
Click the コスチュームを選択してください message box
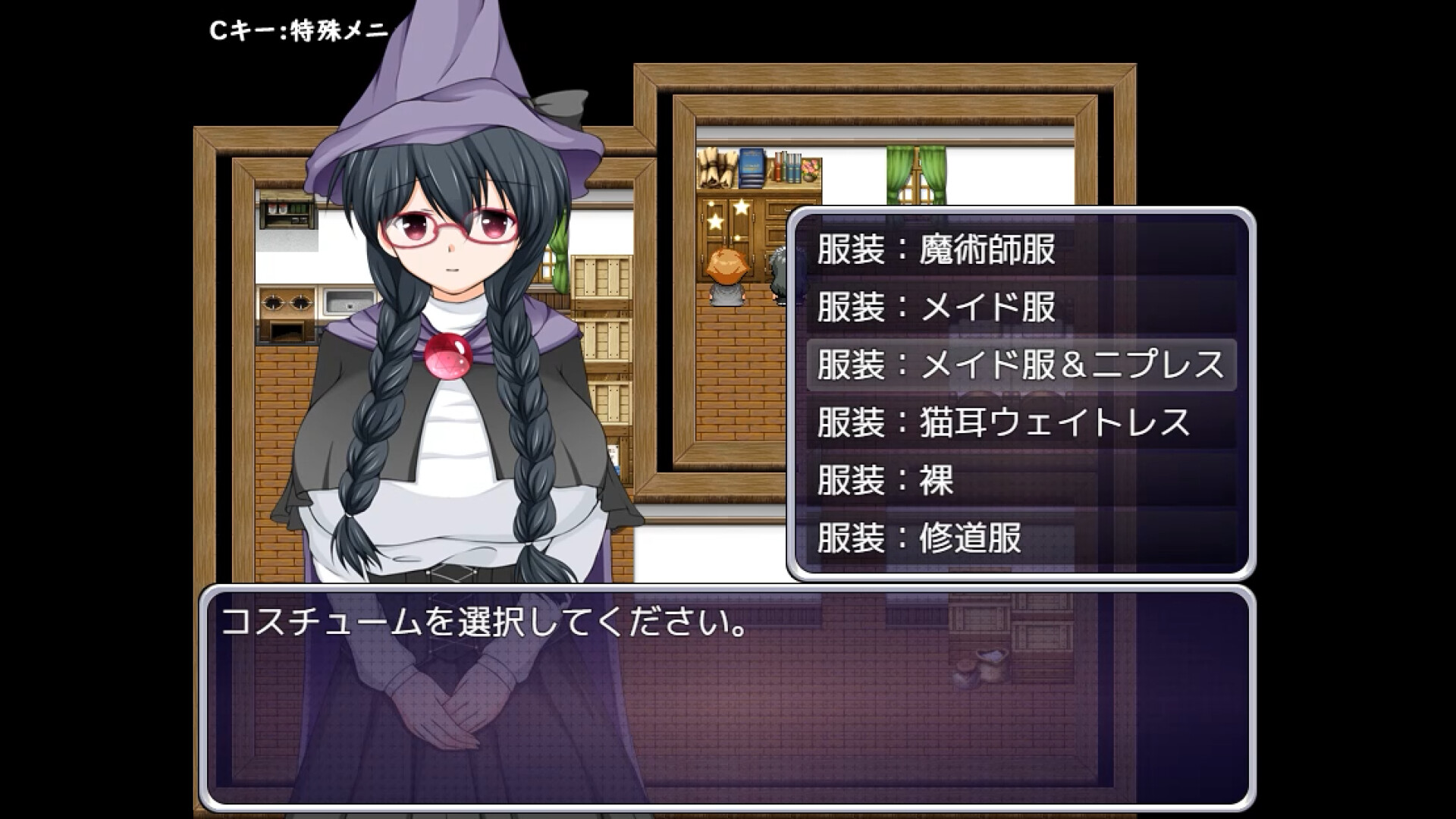(x=485, y=623)
